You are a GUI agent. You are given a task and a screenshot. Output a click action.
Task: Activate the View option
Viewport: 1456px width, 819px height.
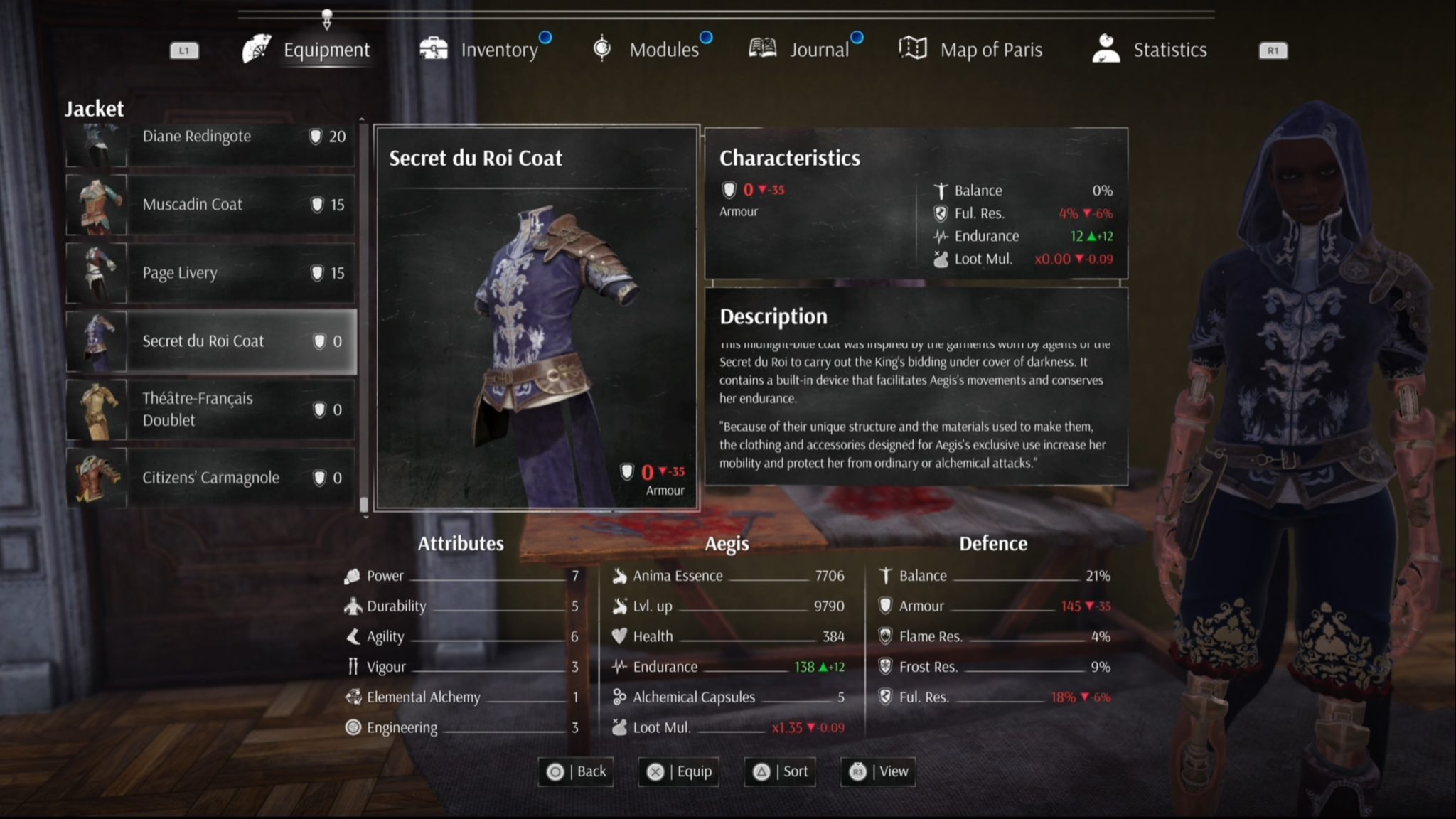tap(878, 771)
